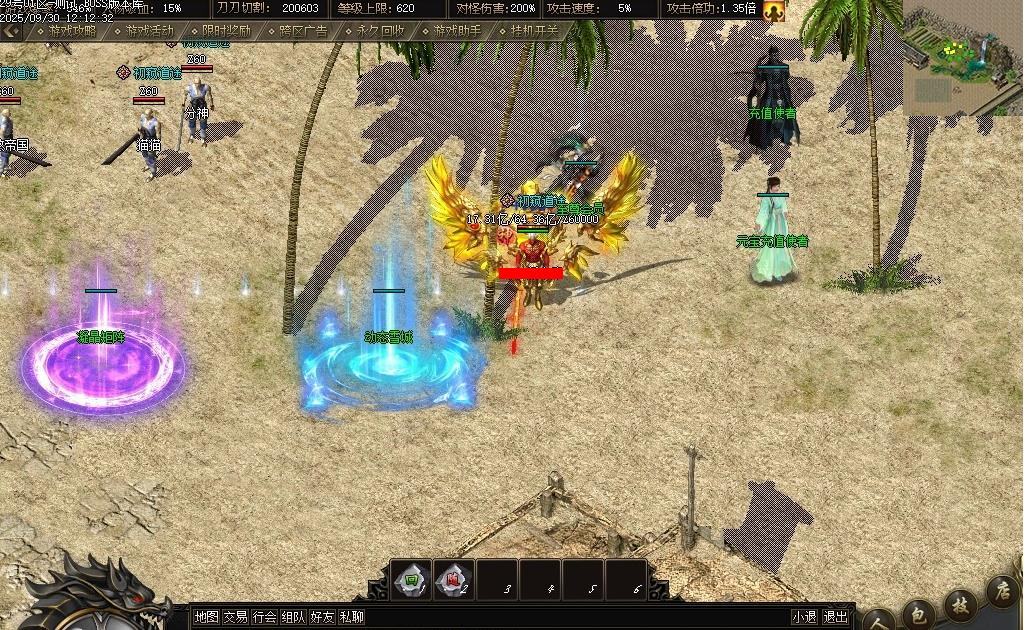The image size is (1029, 630).
Task: Open the 交易 trade panel
Action: coord(235,617)
